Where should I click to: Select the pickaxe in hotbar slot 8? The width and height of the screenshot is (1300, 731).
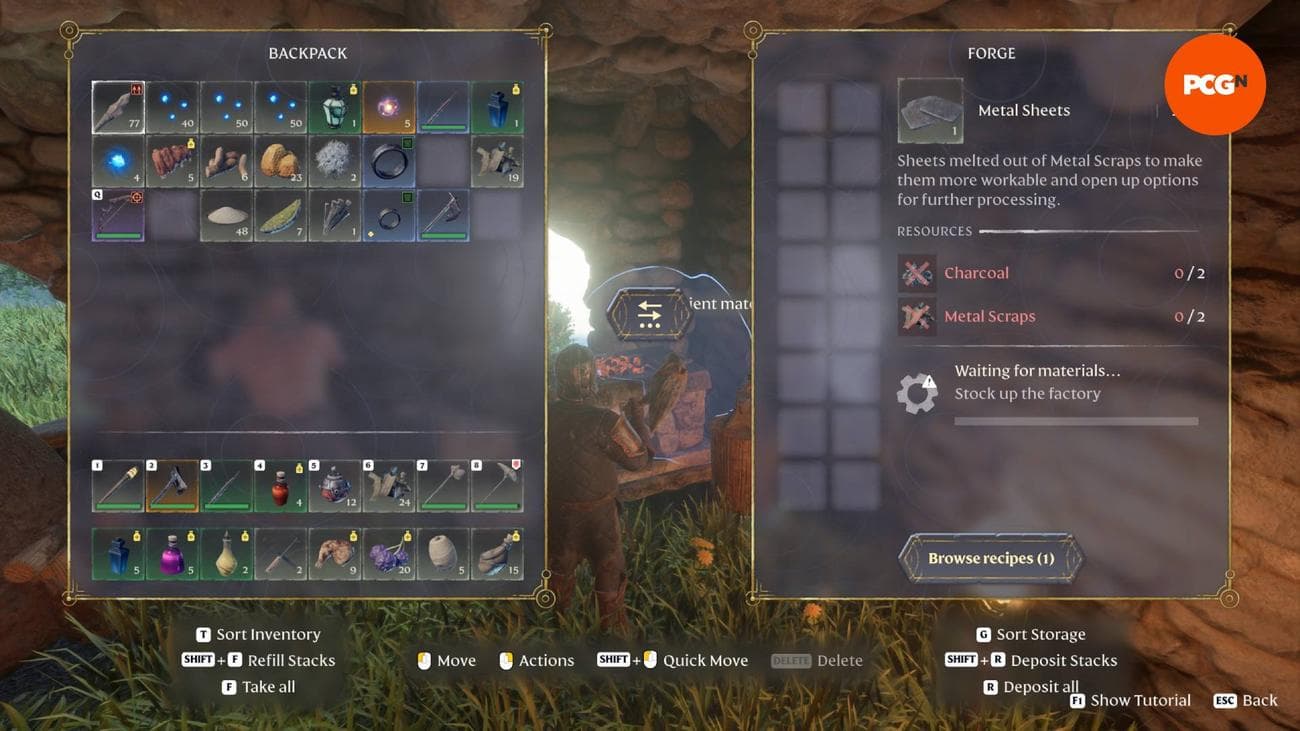pos(496,487)
